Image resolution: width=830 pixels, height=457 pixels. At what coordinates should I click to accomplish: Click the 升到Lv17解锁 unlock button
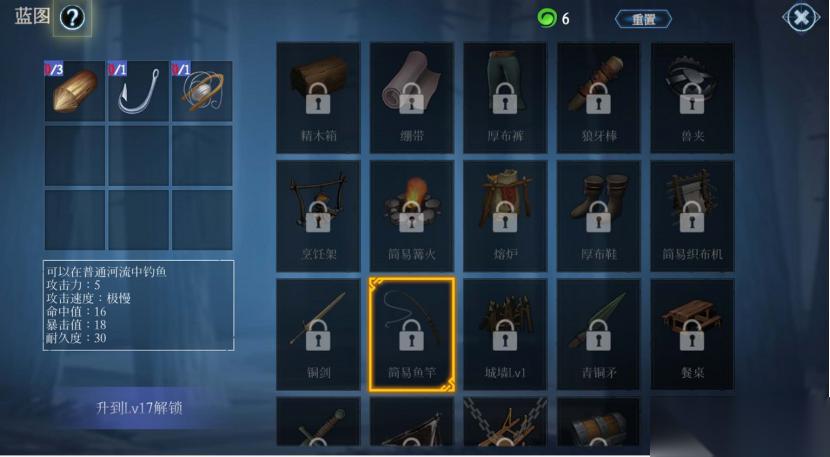[x=139, y=408]
